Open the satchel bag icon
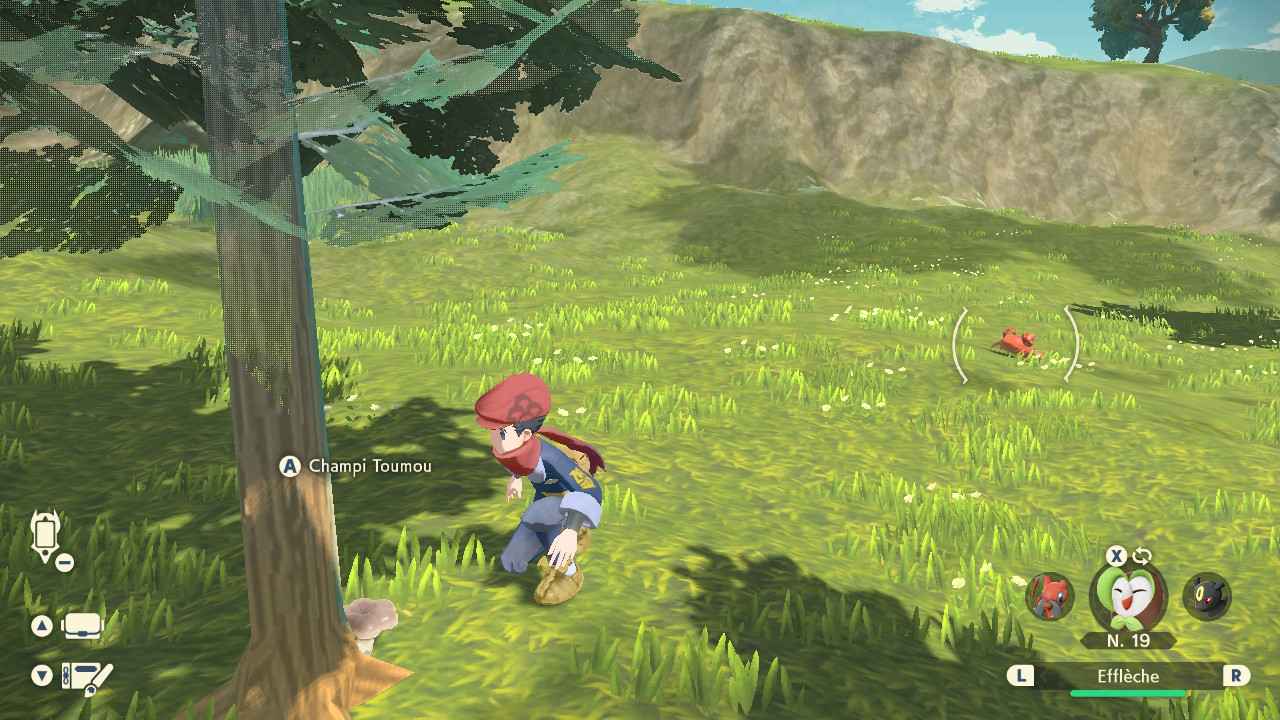1280x720 pixels. point(82,626)
